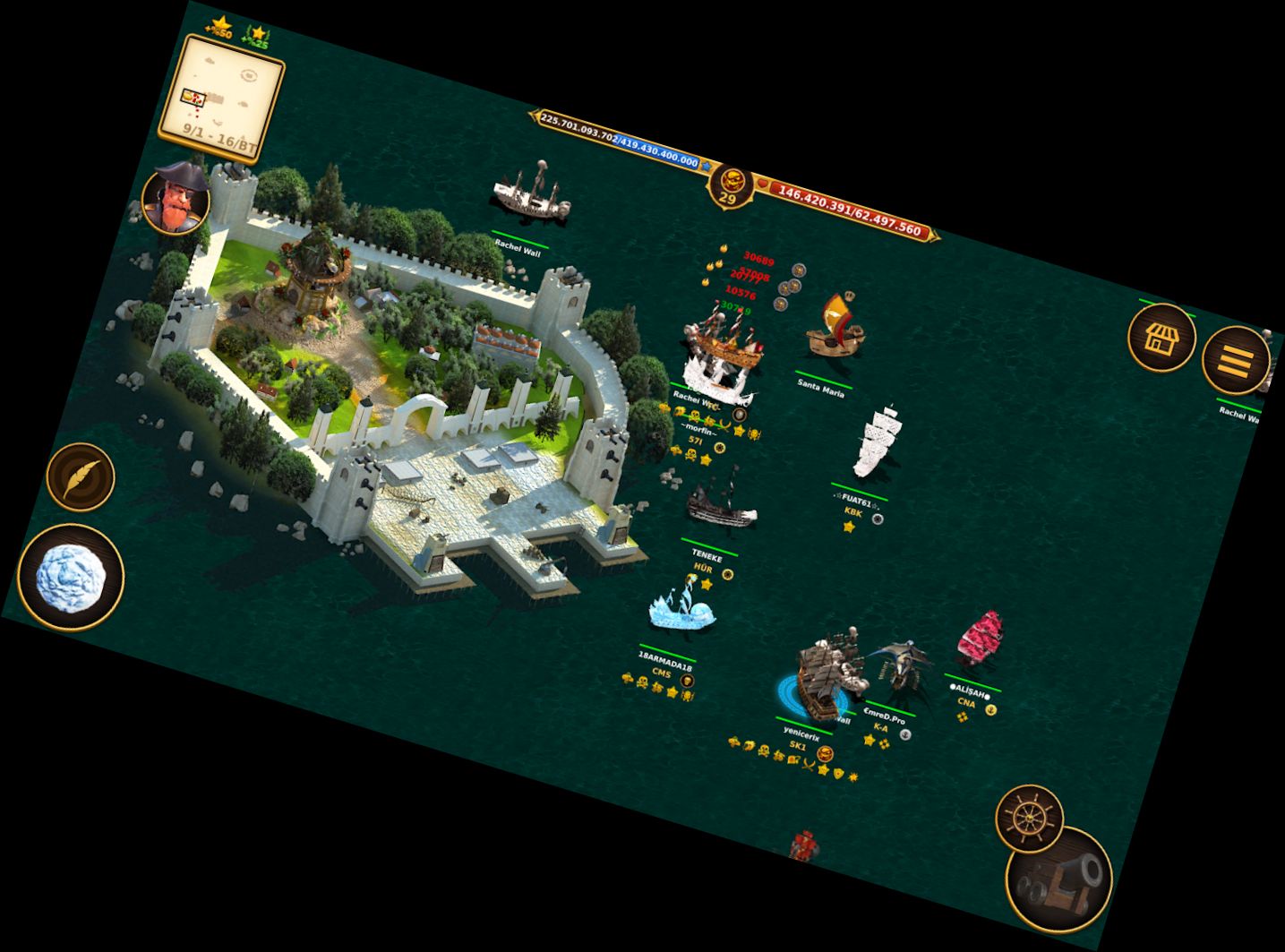1285x952 pixels.
Task: Activate the snowball ability
Action: tap(71, 577)
